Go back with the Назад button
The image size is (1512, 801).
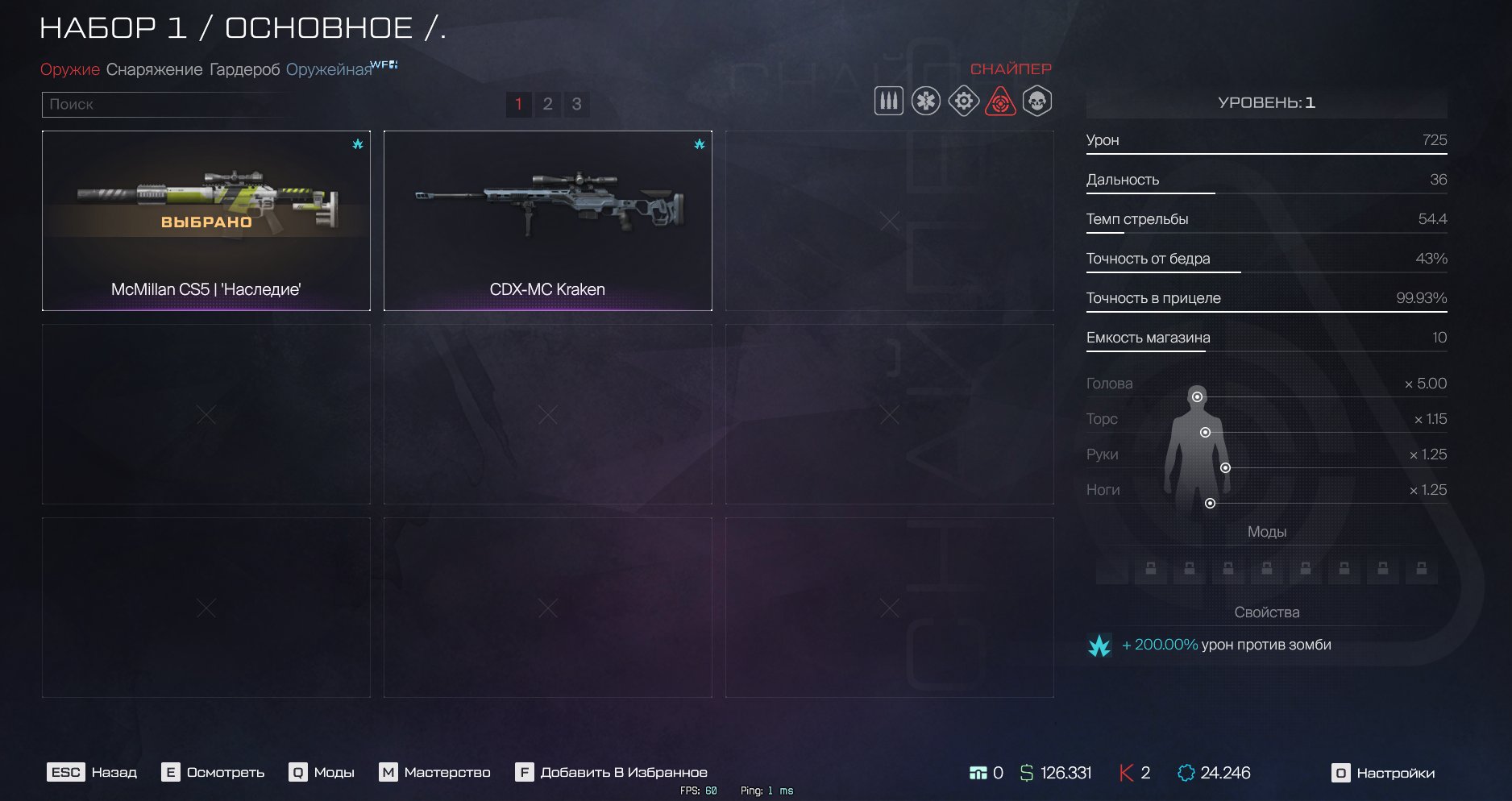(93, 773)
